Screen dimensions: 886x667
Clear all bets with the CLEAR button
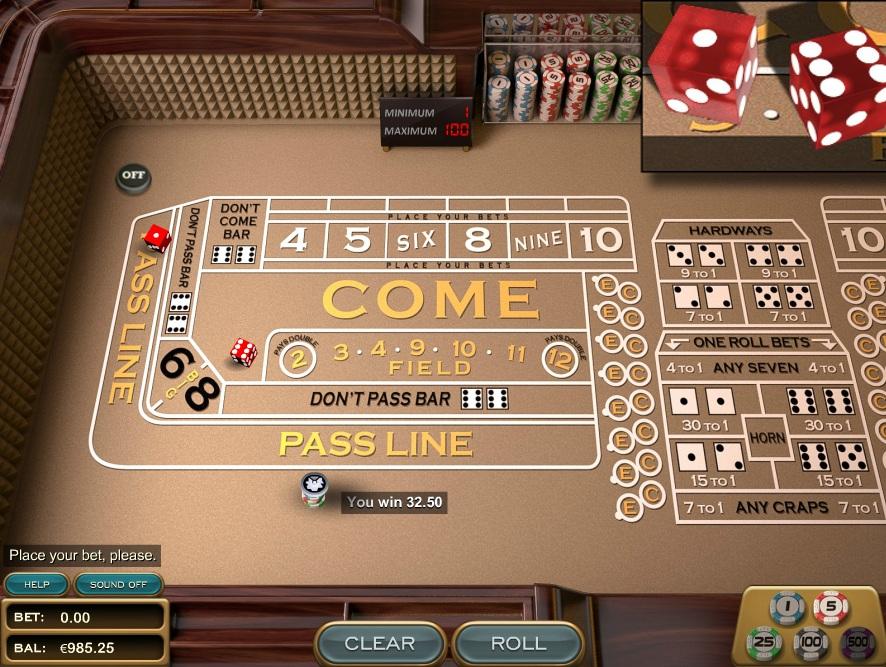pos(379,643)
